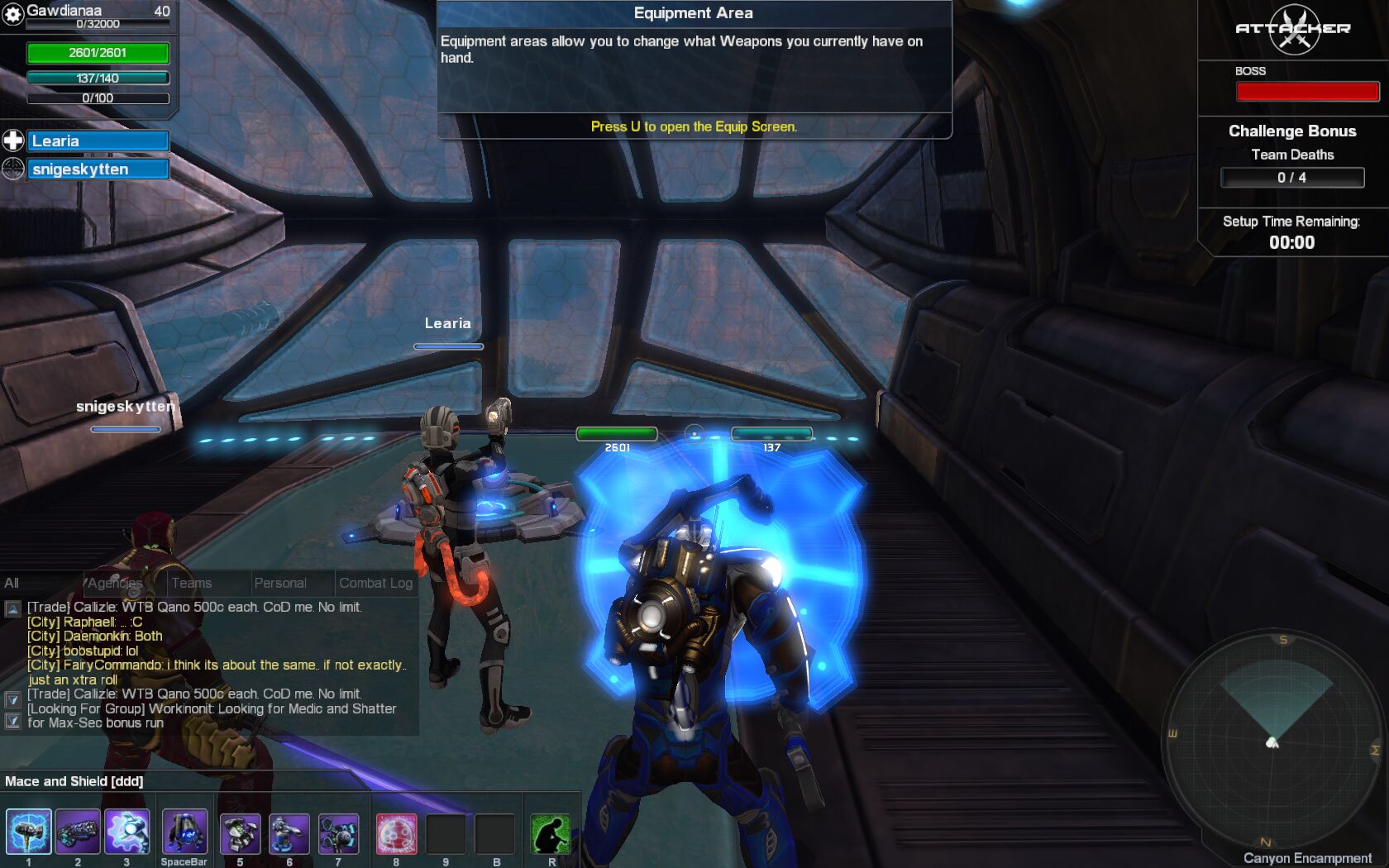The height and width of the screenshot is (868, 1389).
Task: Click the gear icon beside Gawdianaa
Action: 12,14
